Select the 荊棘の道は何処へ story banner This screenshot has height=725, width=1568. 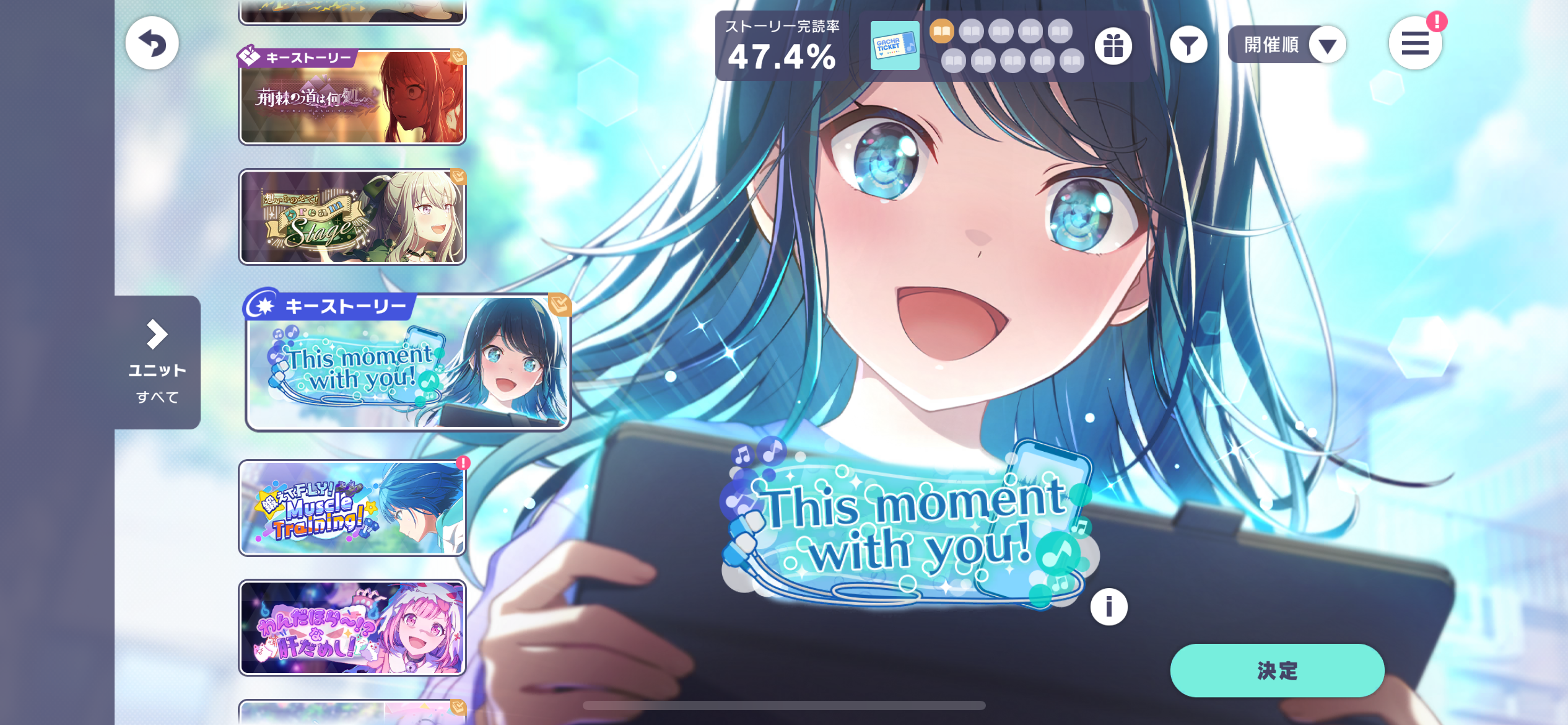pos(352,97)
